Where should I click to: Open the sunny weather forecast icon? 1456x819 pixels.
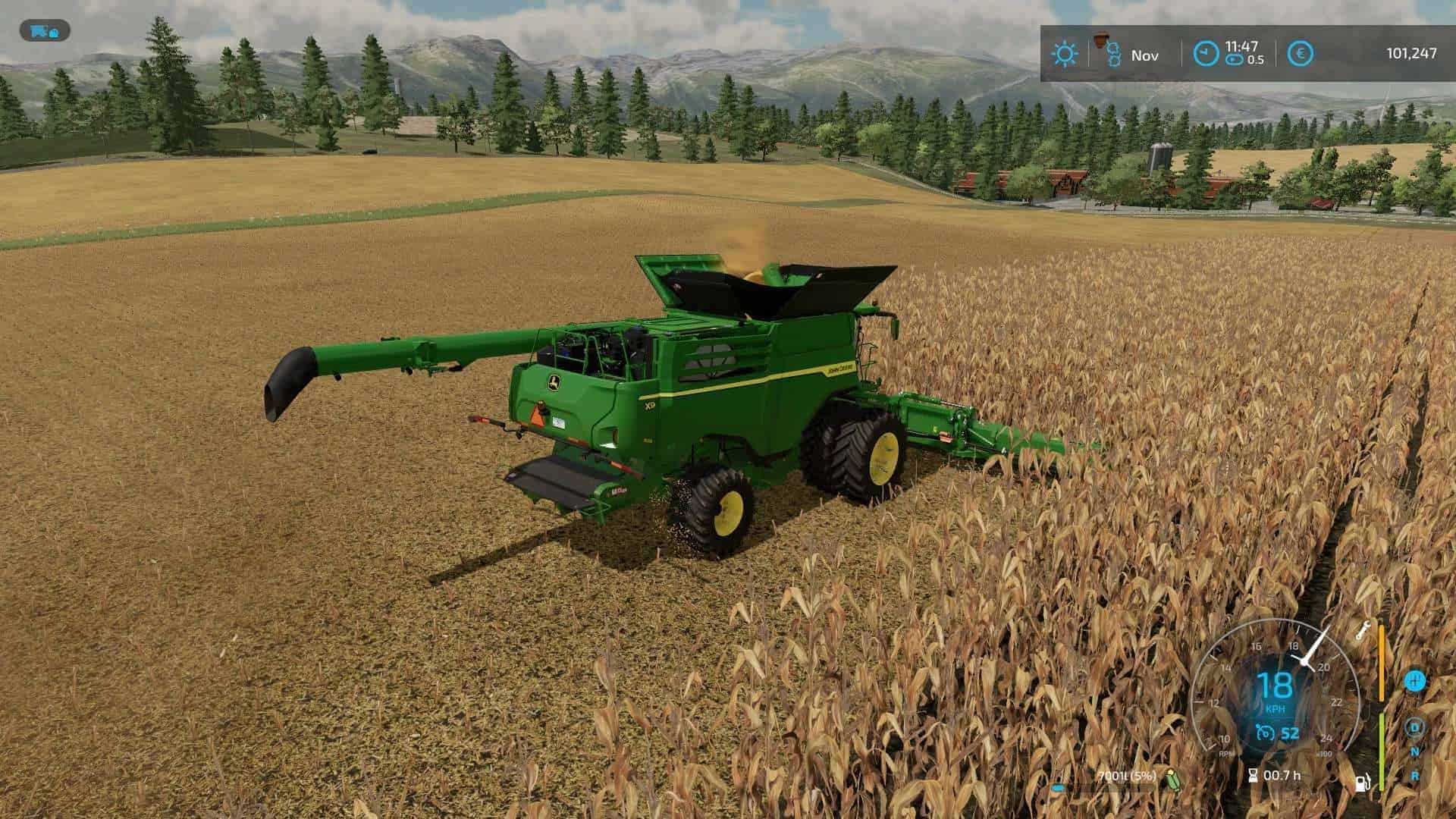click(1065, 54)
